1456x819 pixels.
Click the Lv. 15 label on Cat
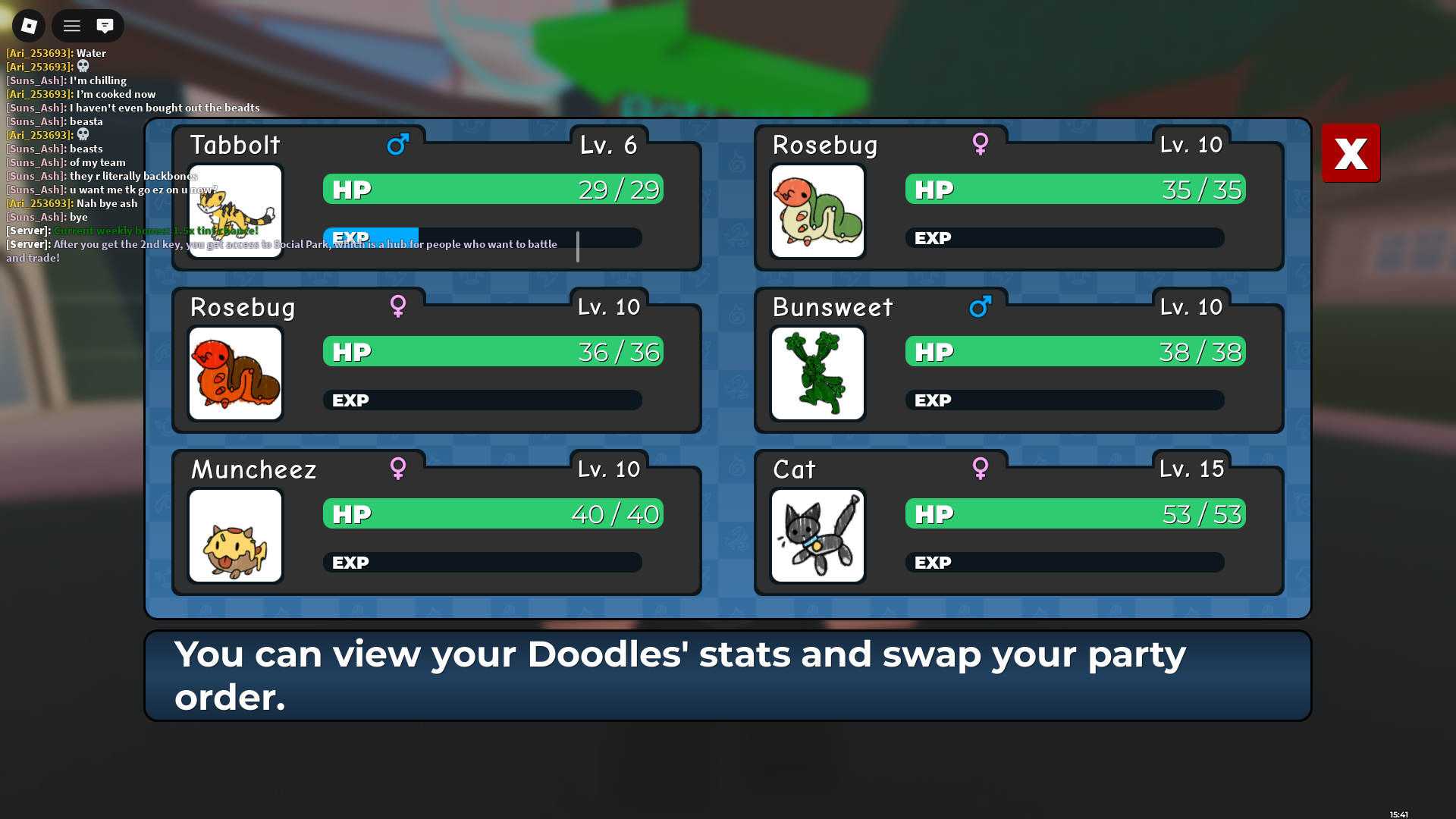point(1191,469)
